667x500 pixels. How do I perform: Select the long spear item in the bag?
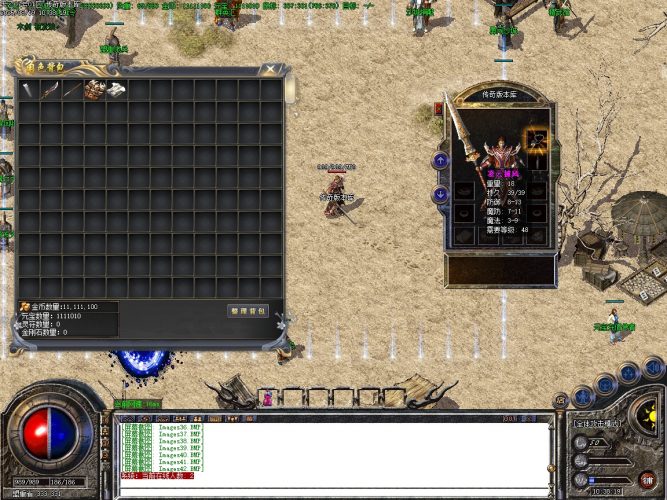[x=71, y=89]
